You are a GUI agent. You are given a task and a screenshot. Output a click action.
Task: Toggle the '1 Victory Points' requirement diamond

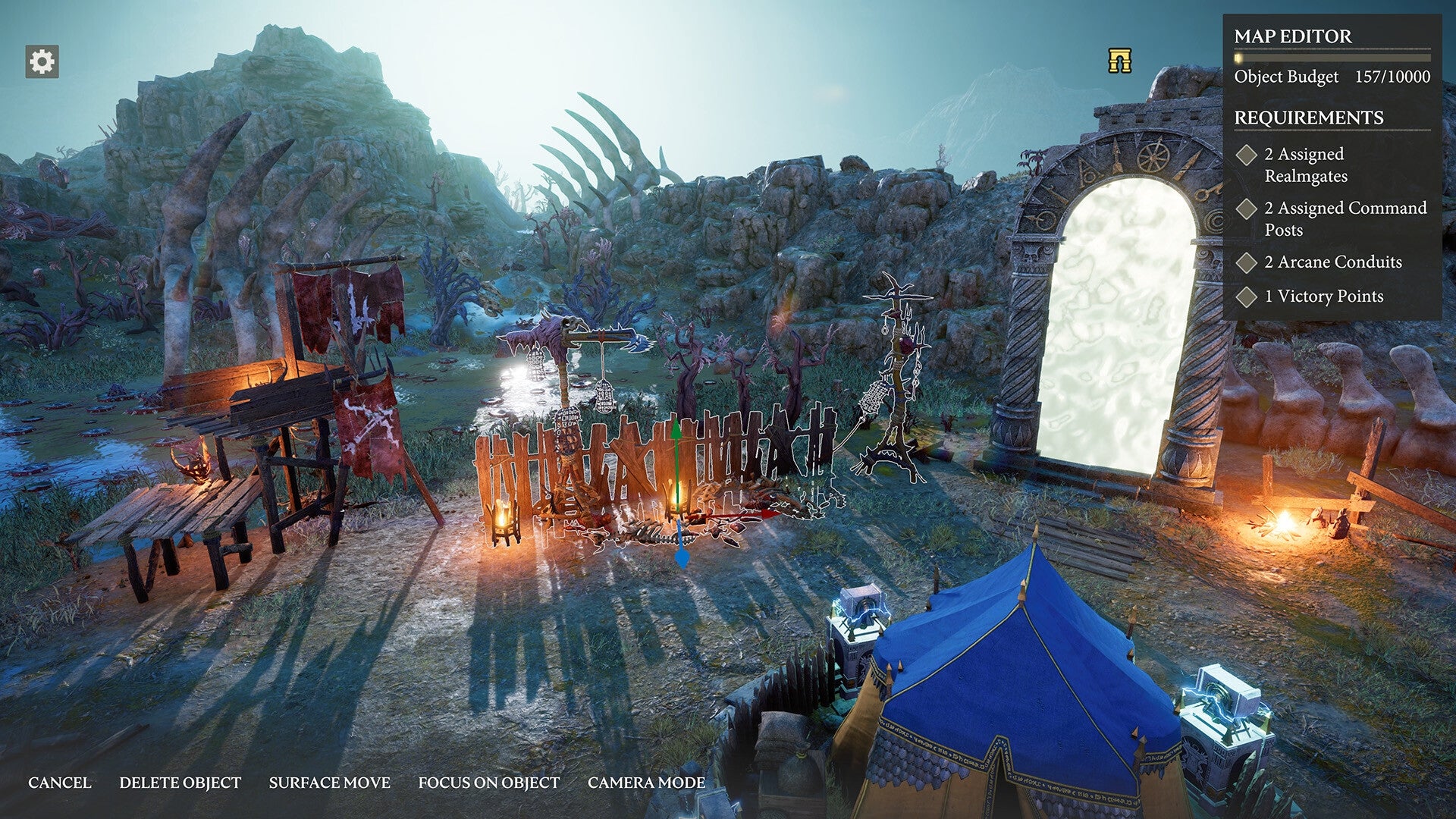point(1246,297)
